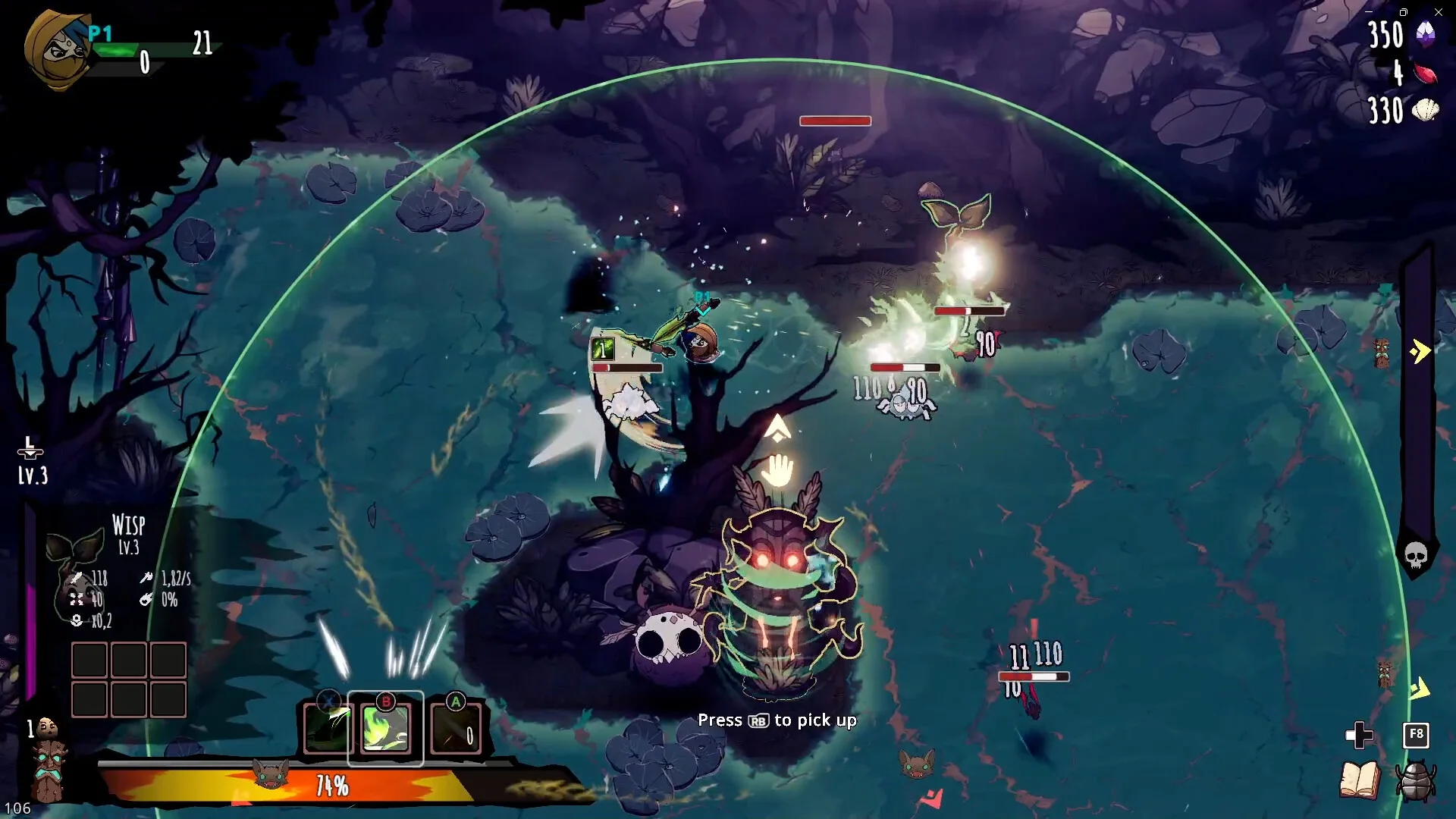Click the red petal currency icon

1426,74
